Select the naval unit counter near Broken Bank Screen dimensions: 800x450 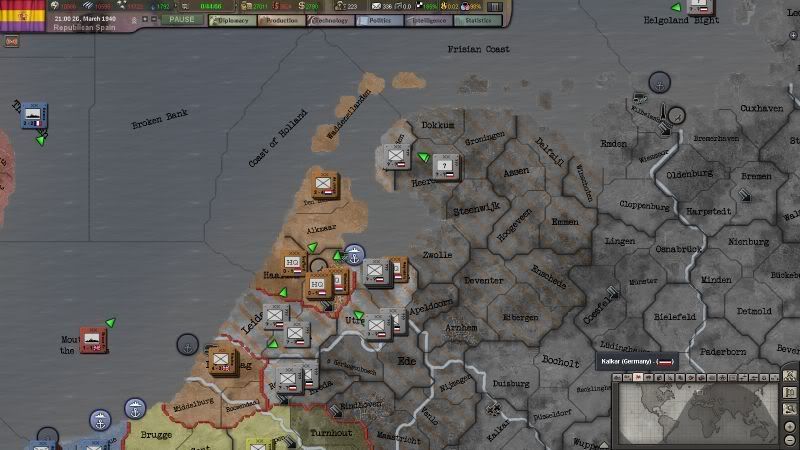[35, 115]
